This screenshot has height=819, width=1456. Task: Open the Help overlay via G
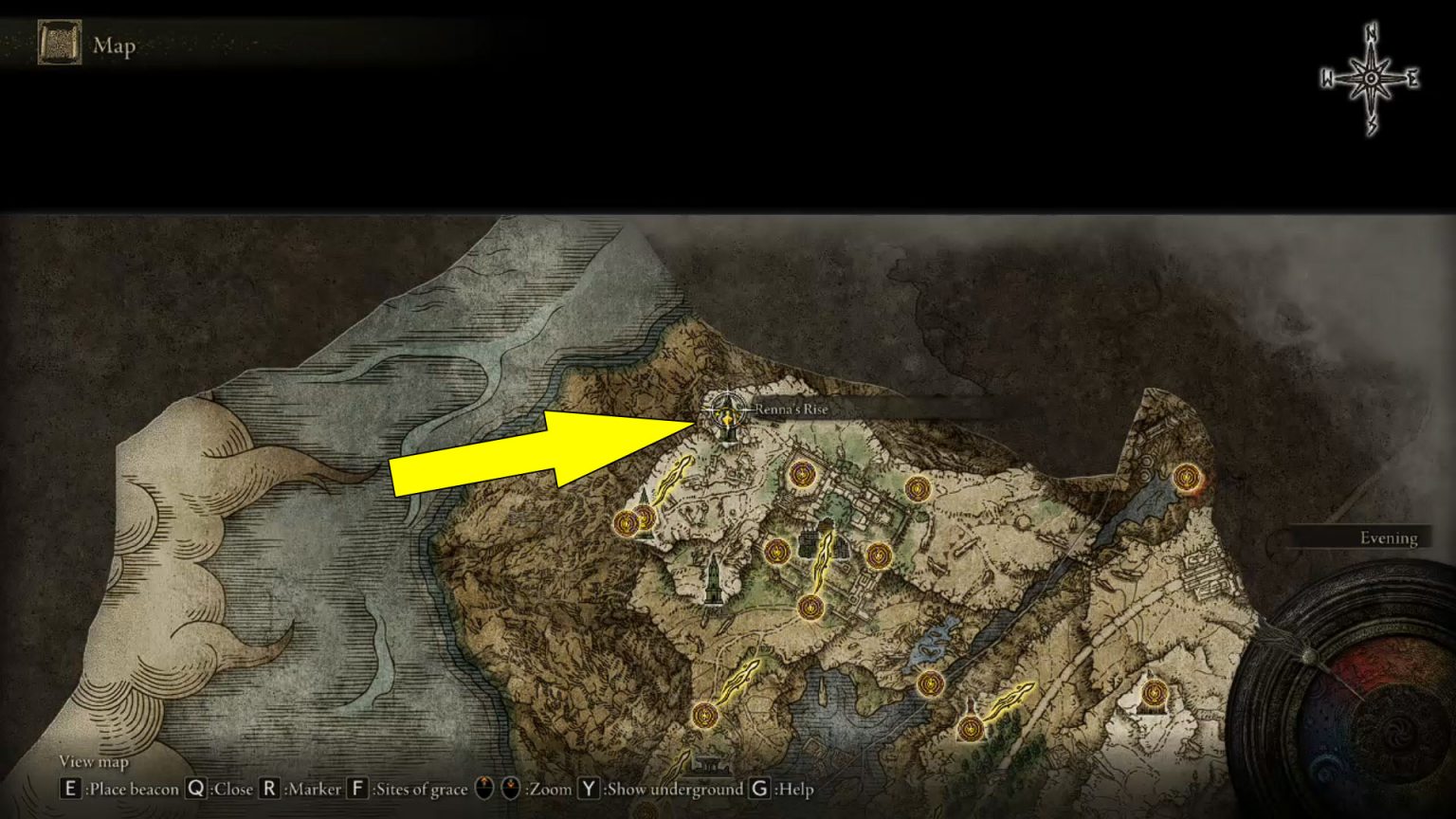[758, 789]
